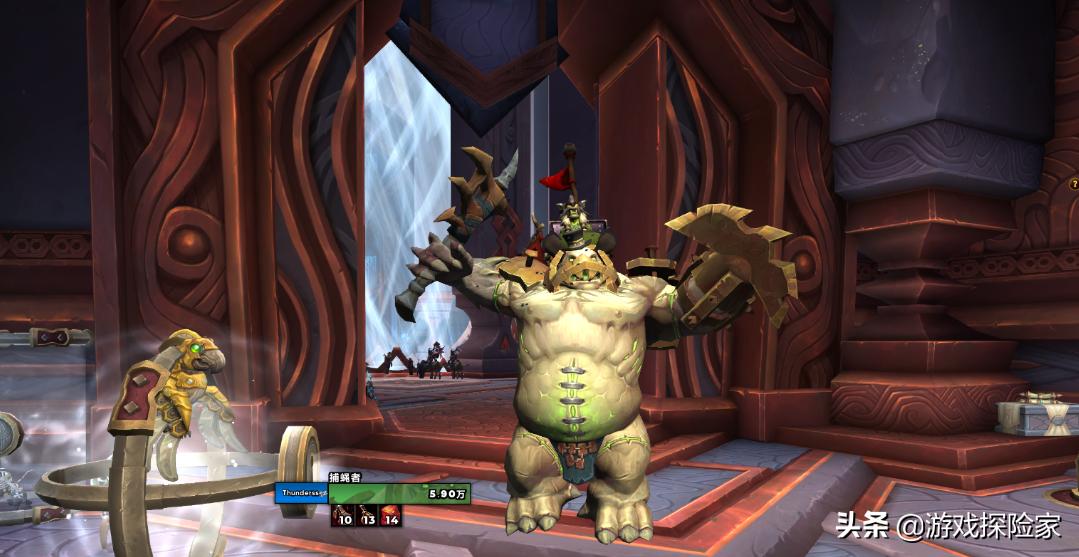Click the red debuff icon showing 14
Viewport: 1079px width, 557px height.
(389, 514)
